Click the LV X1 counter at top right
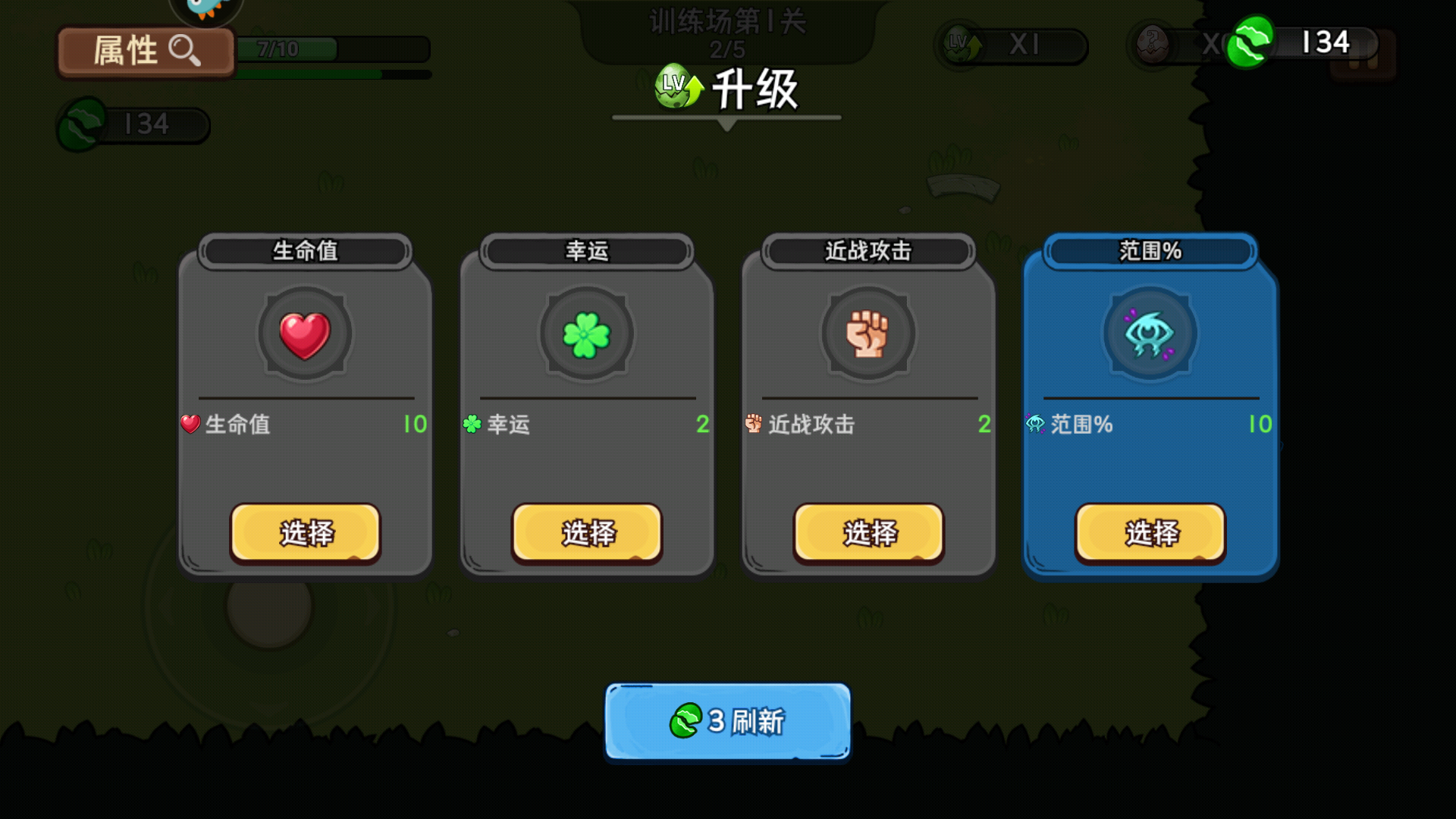 pos(1009,44)
